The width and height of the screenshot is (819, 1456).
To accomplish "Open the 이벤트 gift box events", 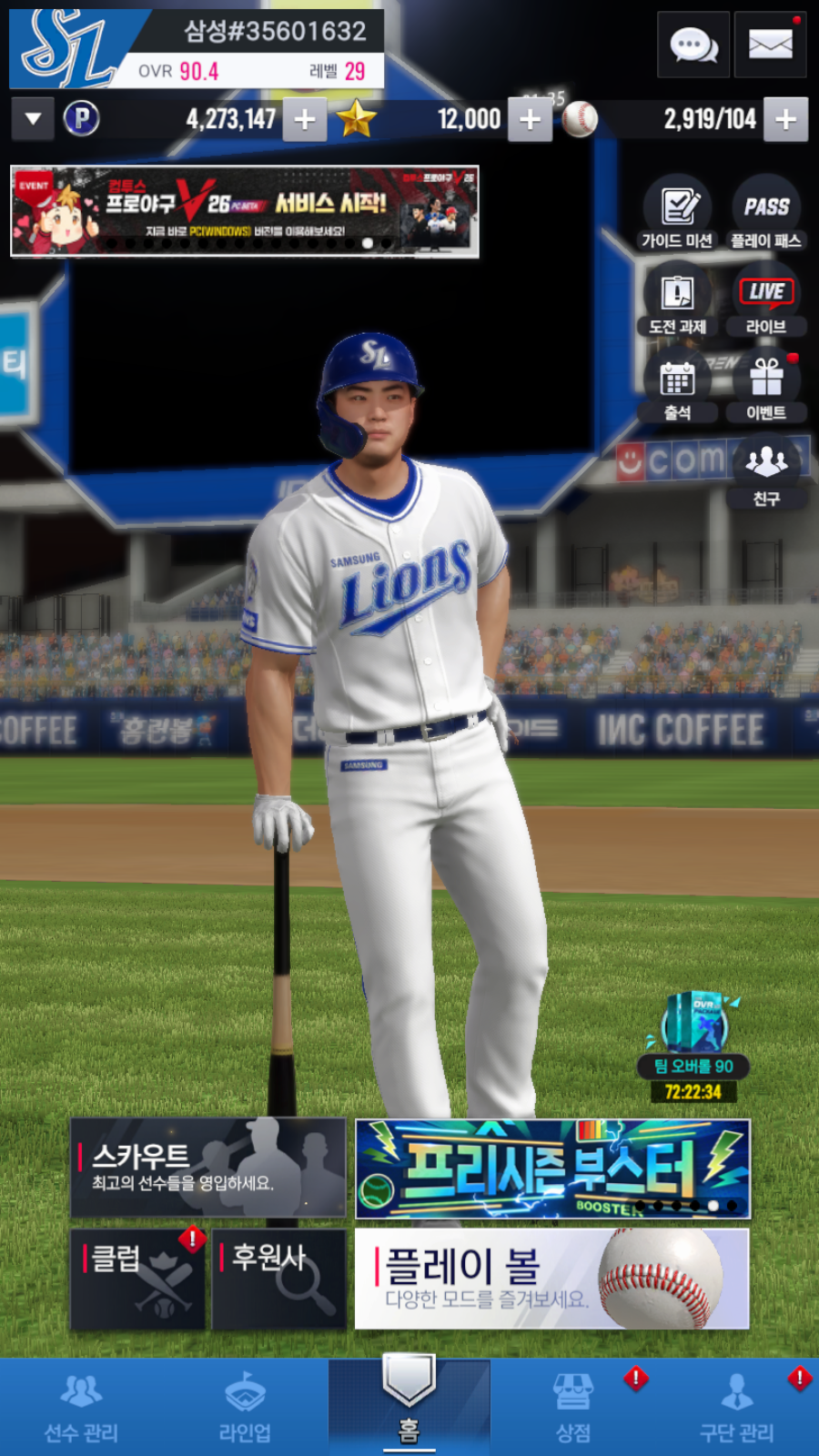I will (x=766, y=388).
